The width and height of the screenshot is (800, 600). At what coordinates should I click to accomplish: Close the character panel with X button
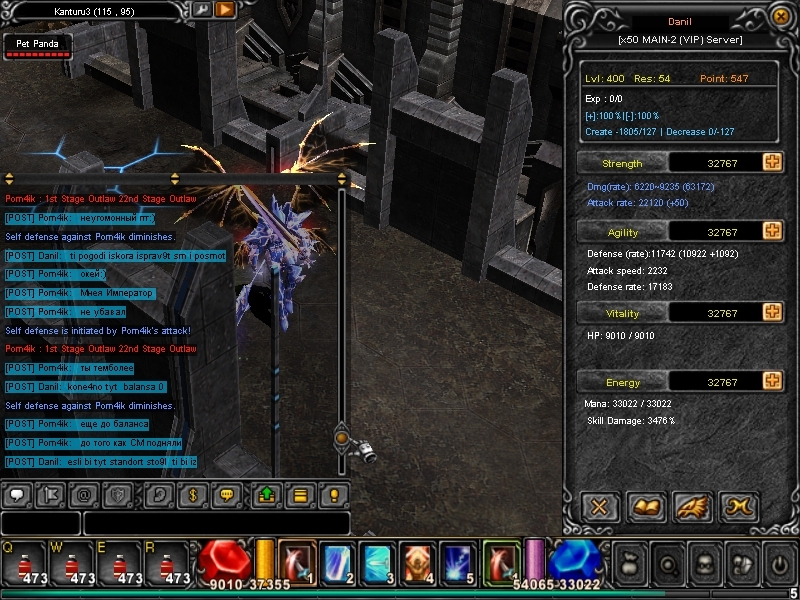[x=600, y=507]
